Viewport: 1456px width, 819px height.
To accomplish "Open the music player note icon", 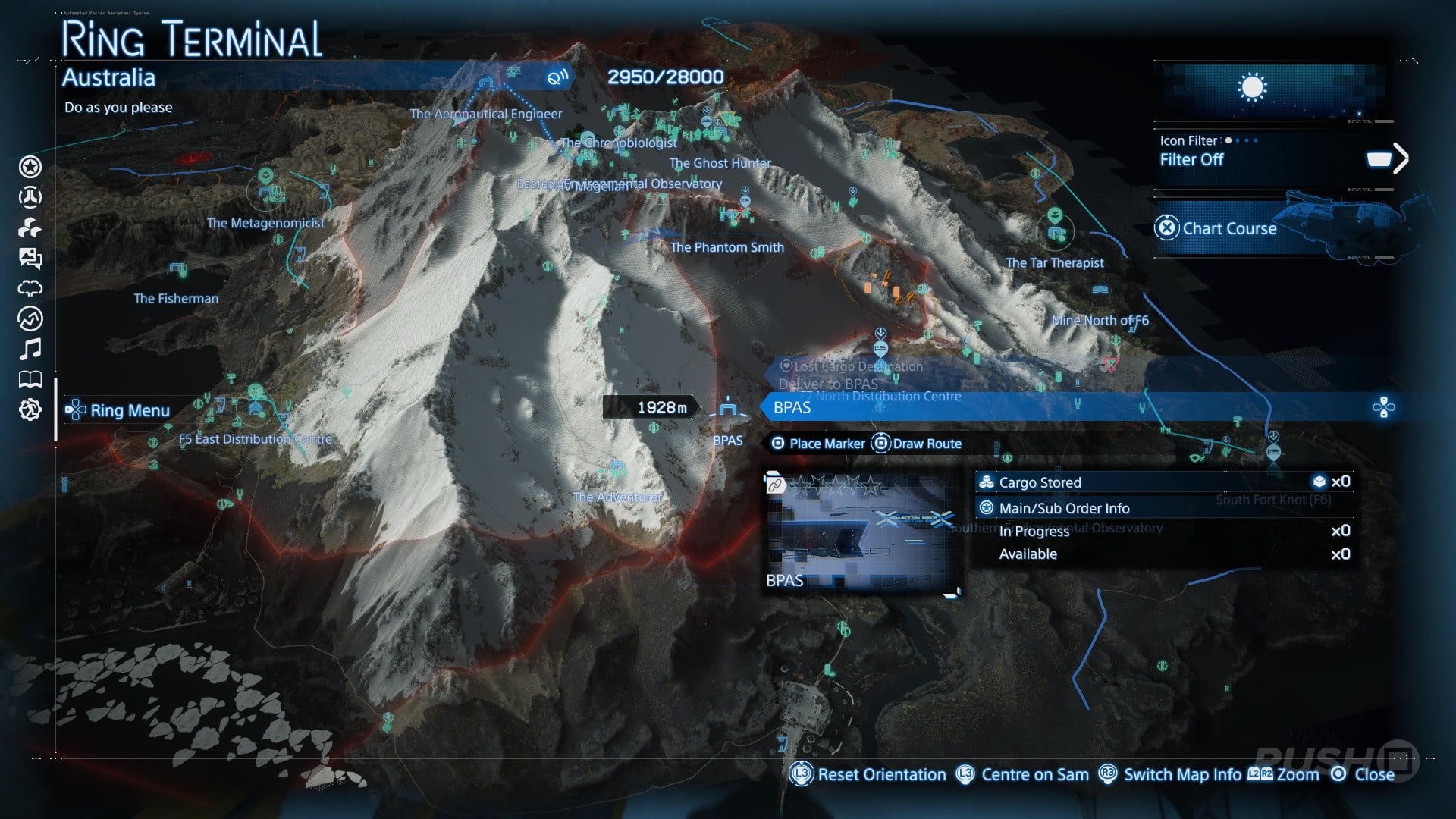I will (x=30, y=349).
